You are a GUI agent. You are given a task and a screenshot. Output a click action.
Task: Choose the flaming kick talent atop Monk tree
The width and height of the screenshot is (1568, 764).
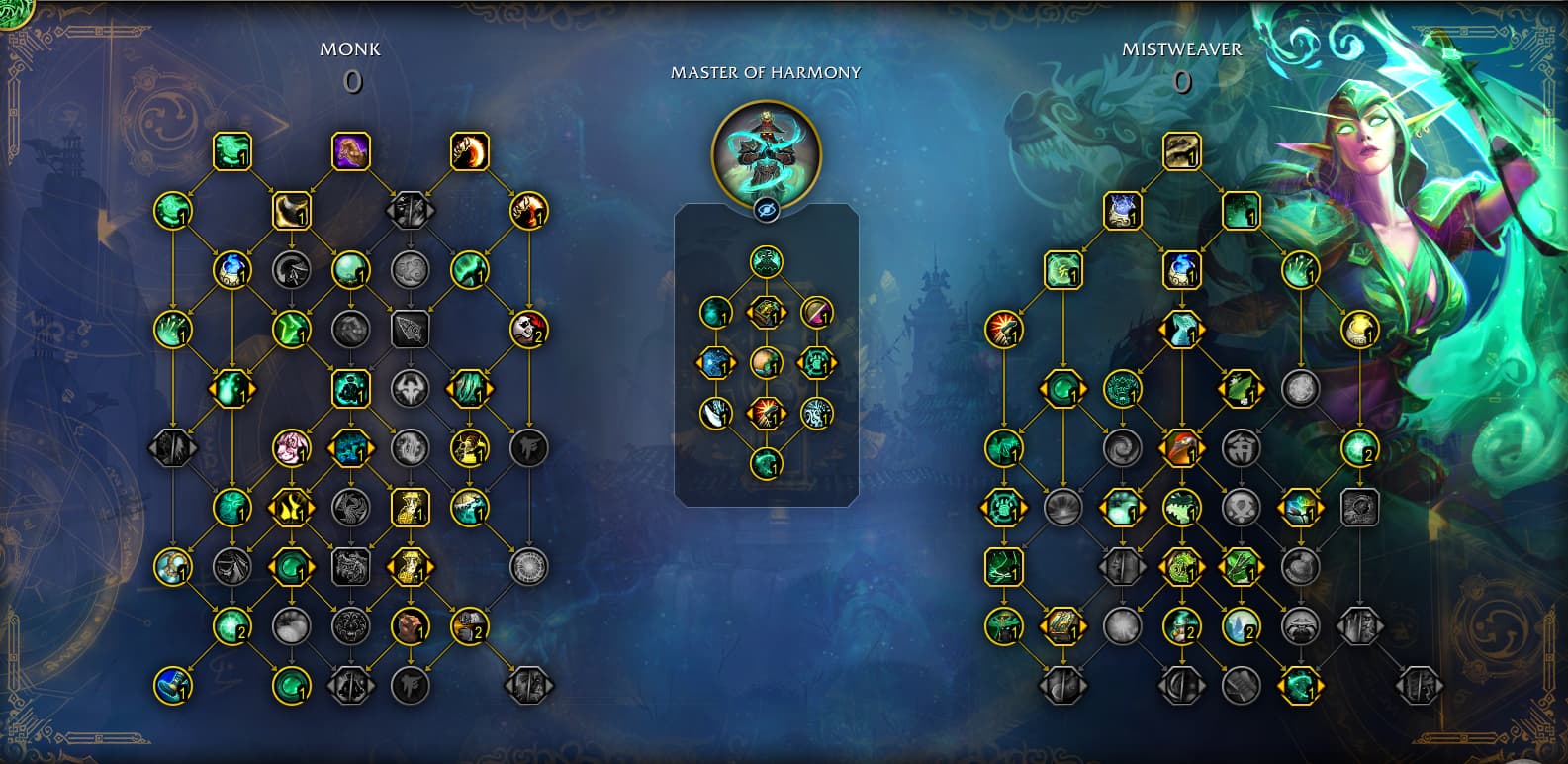click(469, 151)
